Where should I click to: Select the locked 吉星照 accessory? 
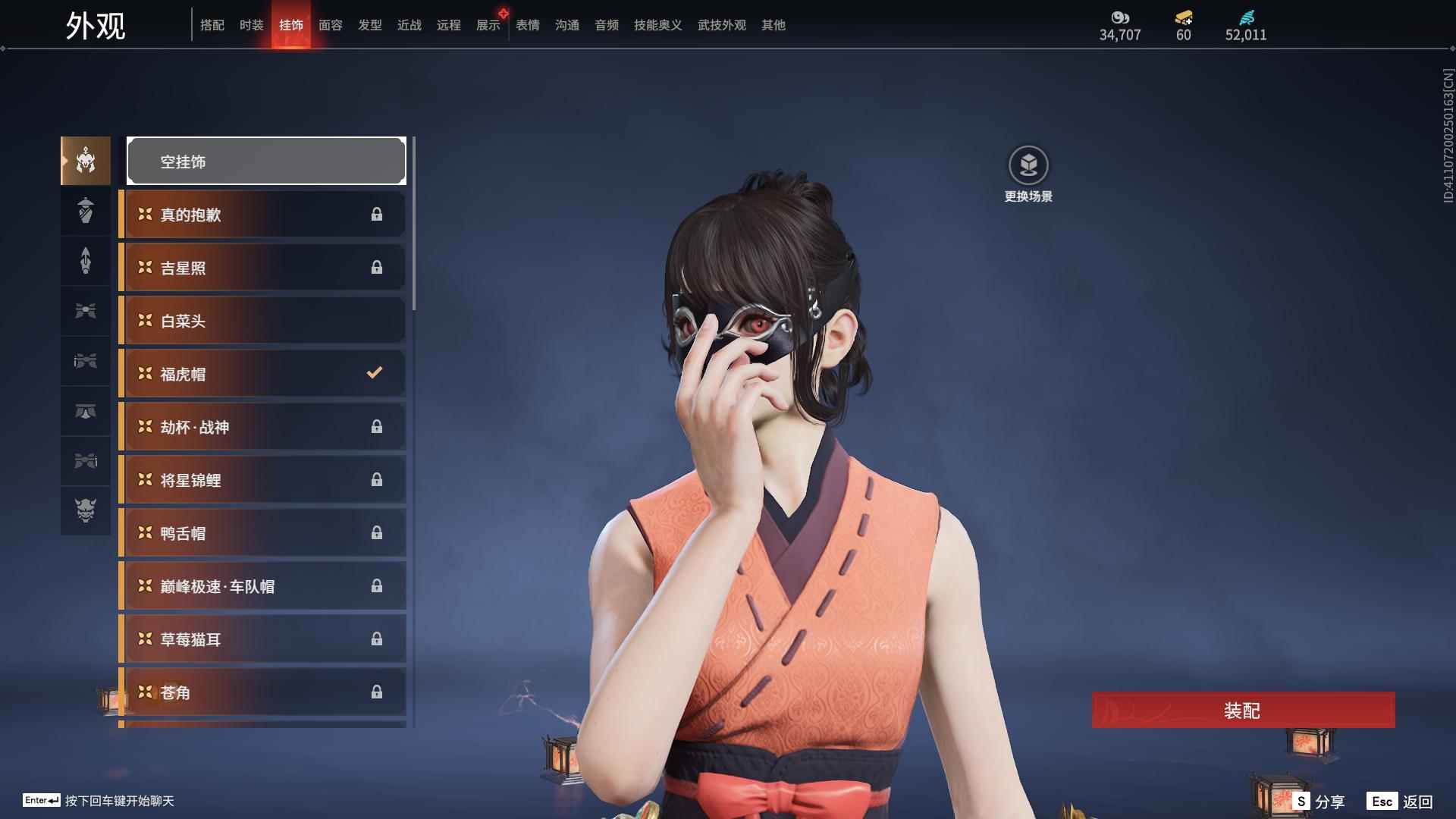[262, 267]
